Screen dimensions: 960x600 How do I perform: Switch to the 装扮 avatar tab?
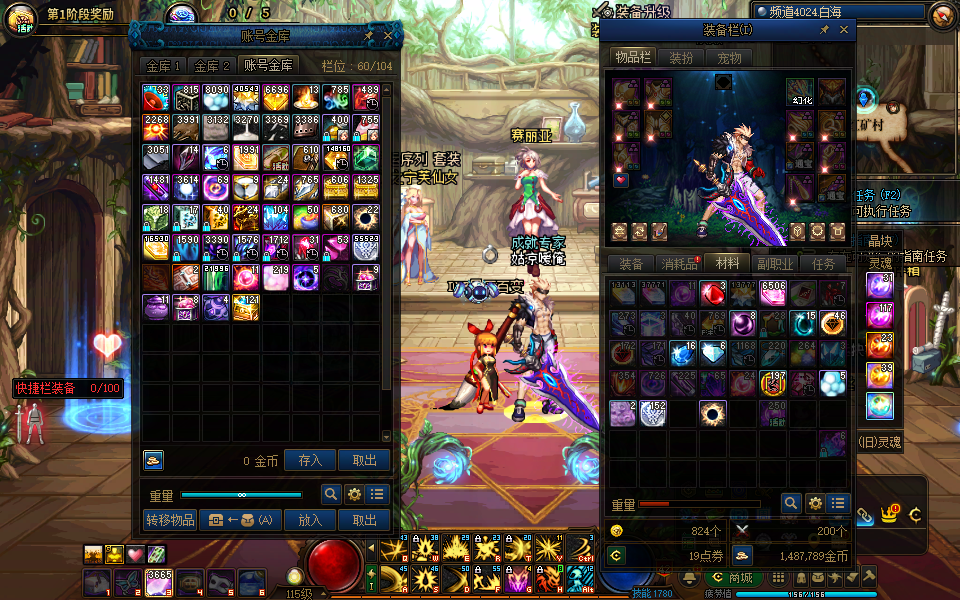tap(681, 58)
